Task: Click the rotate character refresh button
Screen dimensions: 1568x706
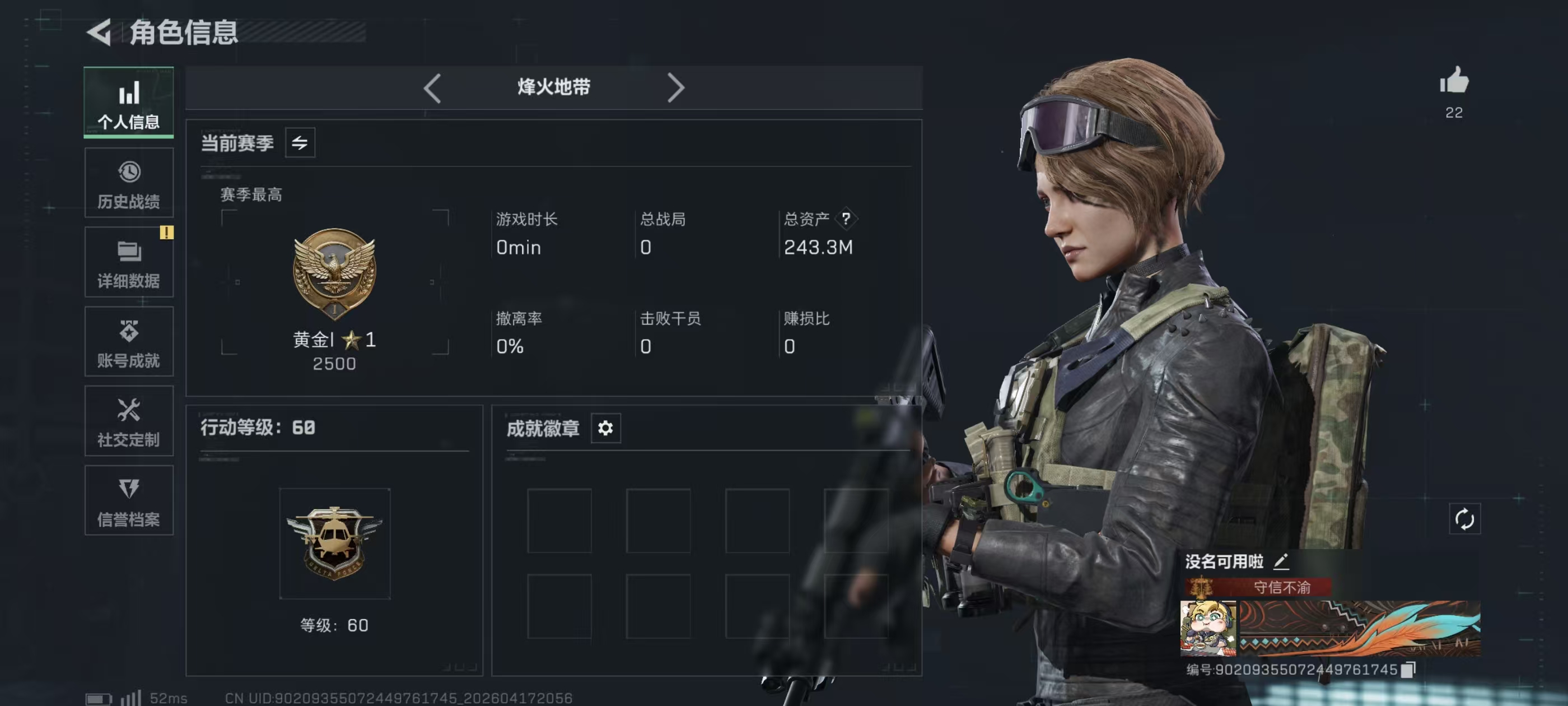Action: 1464,519
